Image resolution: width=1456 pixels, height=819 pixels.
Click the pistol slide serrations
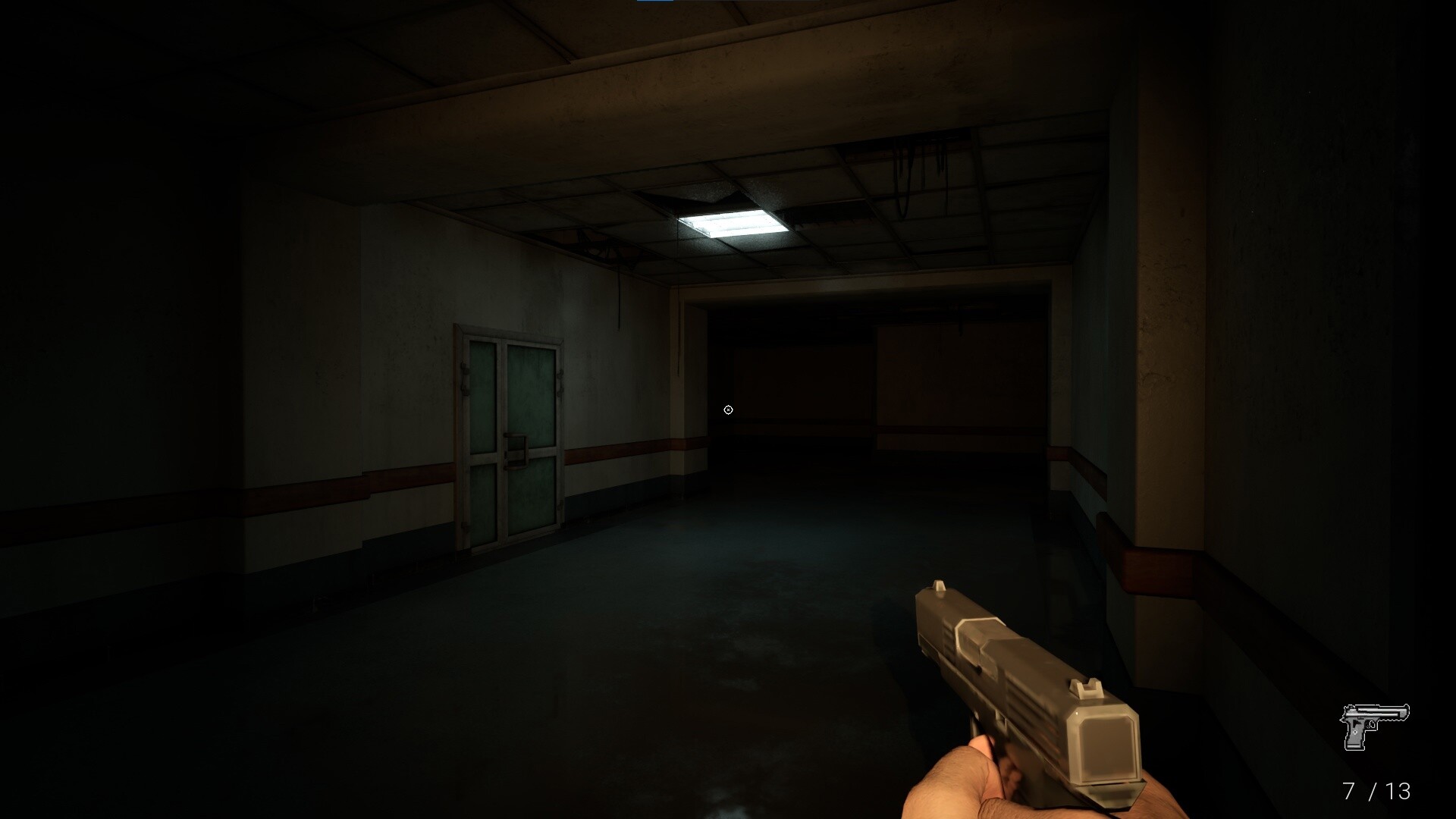click(946, 637)
